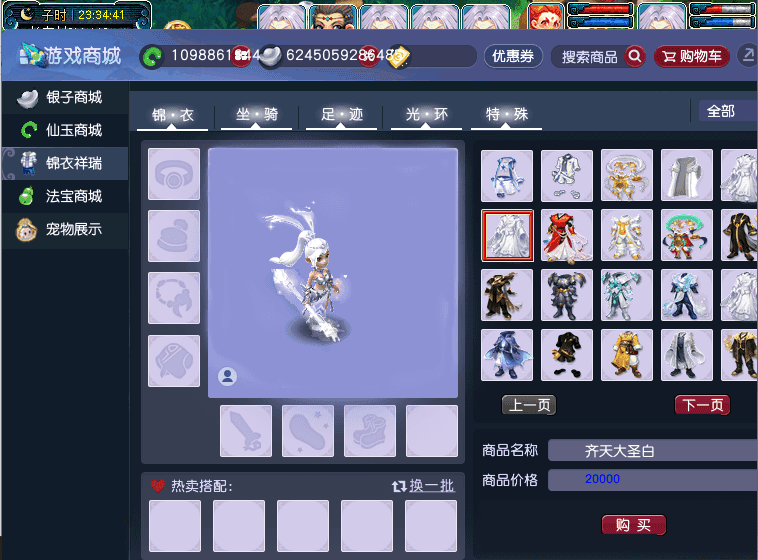Go to next page with 下一页
Viewport: 758px width, 560px height.
tap(702, 405)
